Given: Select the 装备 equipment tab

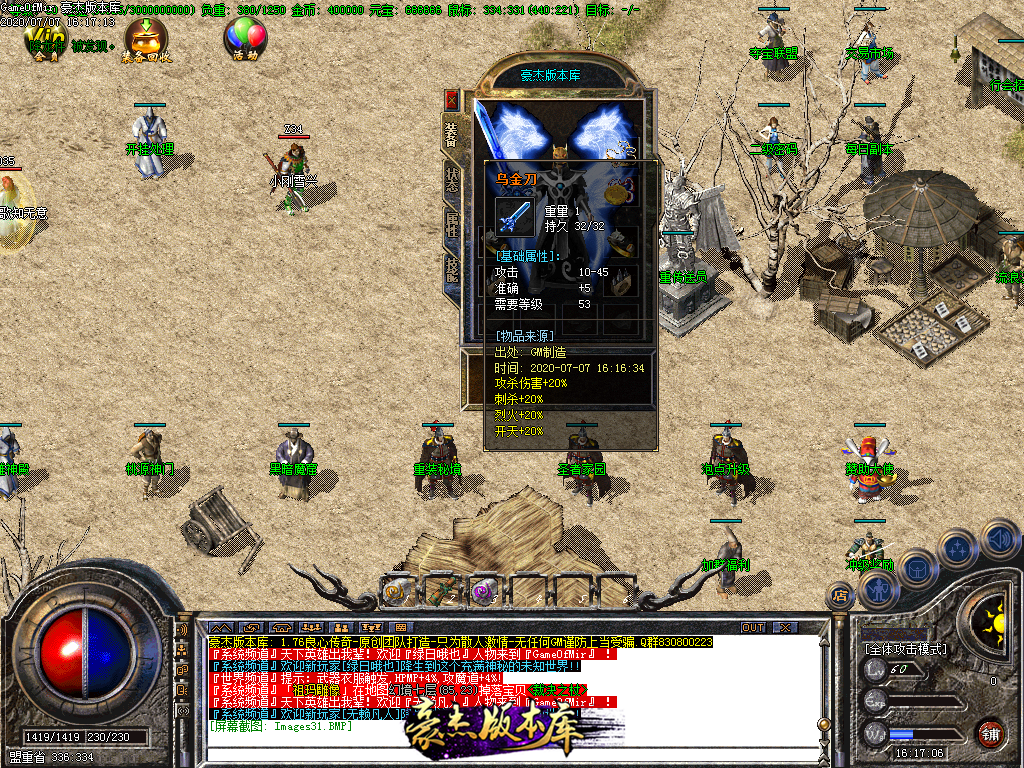Looking at the screenshot, I should pos(452,133).
